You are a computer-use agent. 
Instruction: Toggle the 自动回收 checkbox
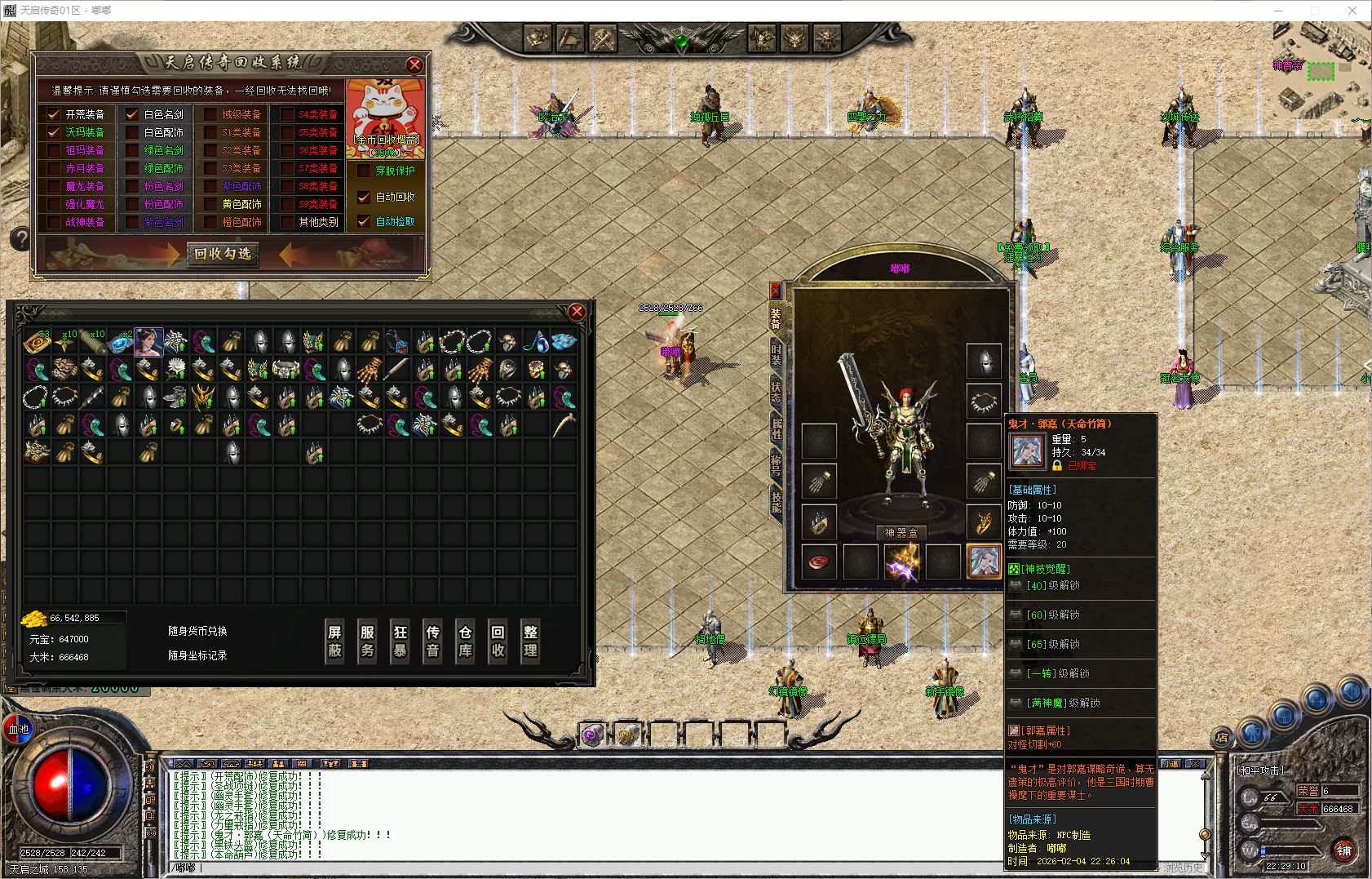tap(365, 197)
